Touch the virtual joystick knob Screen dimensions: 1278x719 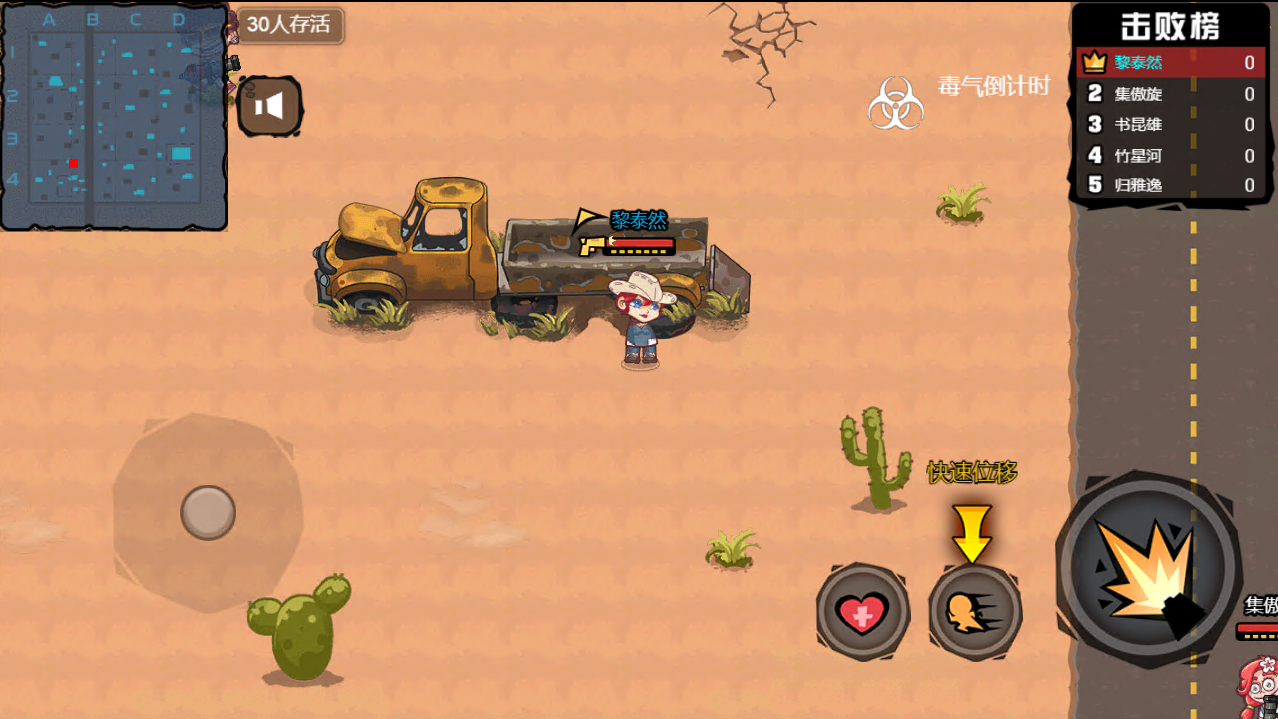pos(208,512)
